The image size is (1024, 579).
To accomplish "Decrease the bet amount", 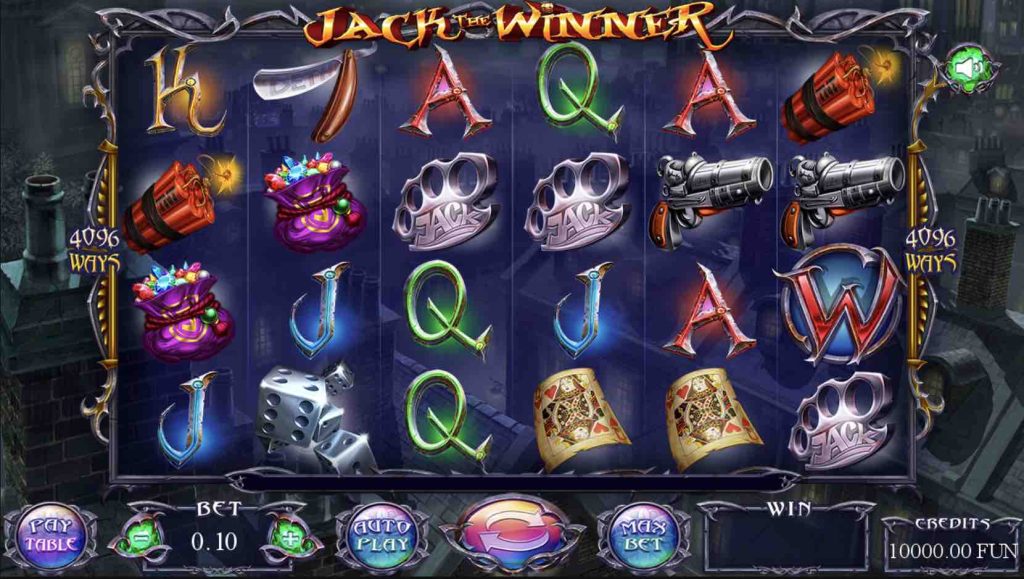I will click(x=139, y=539).
